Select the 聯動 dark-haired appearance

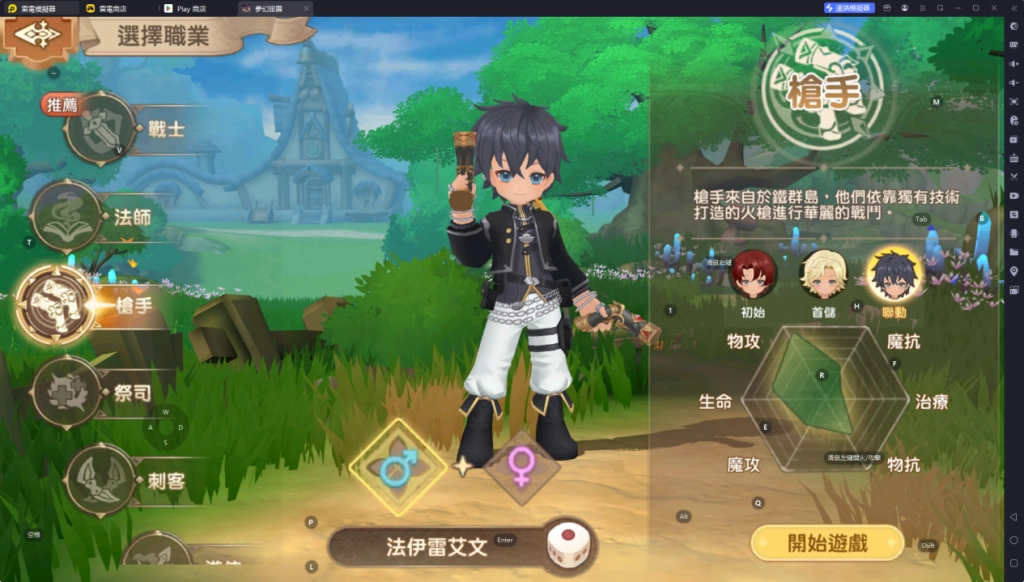tap(893, 274)
